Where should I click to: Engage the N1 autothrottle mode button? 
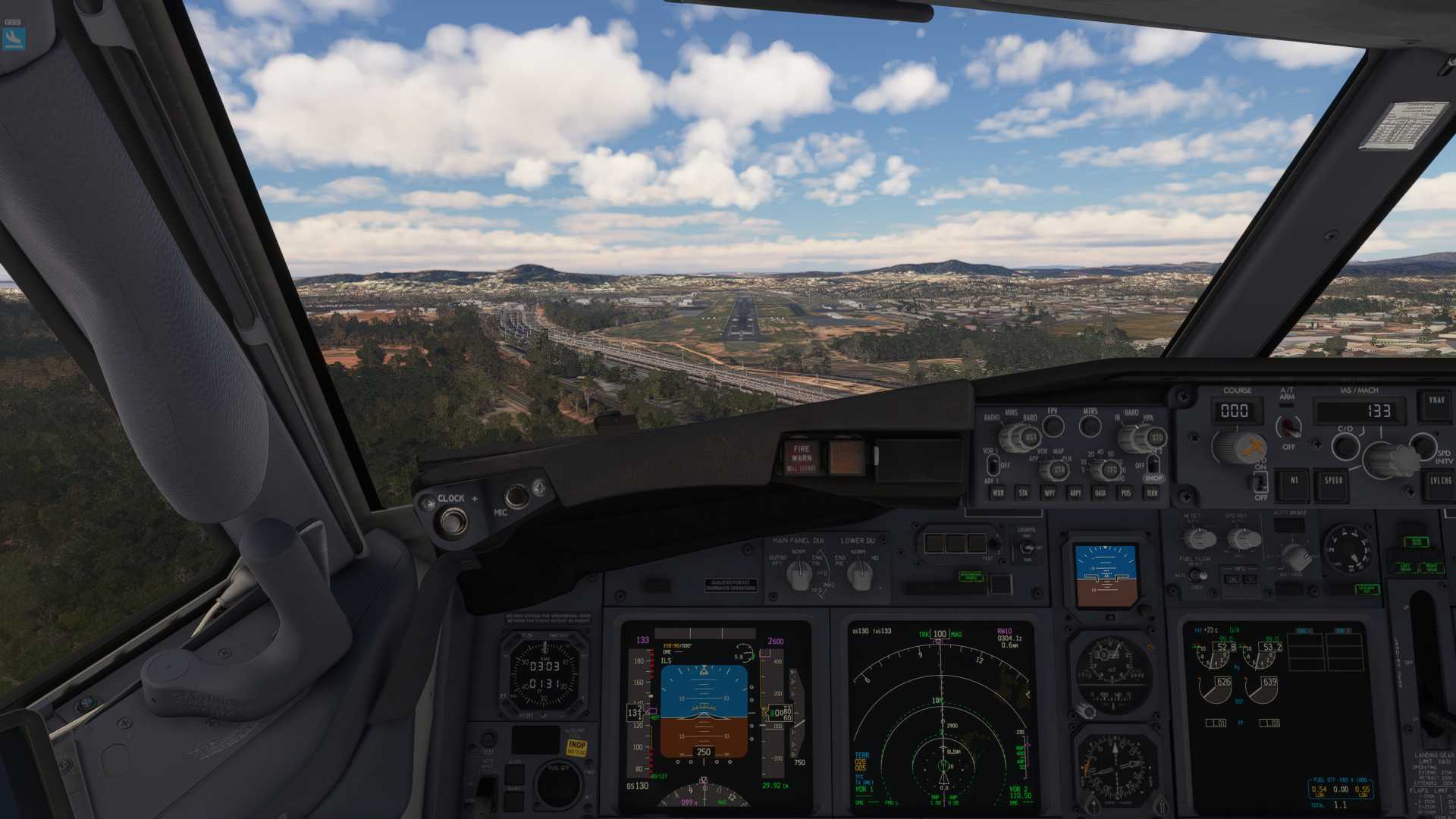tap(1294, 481)
